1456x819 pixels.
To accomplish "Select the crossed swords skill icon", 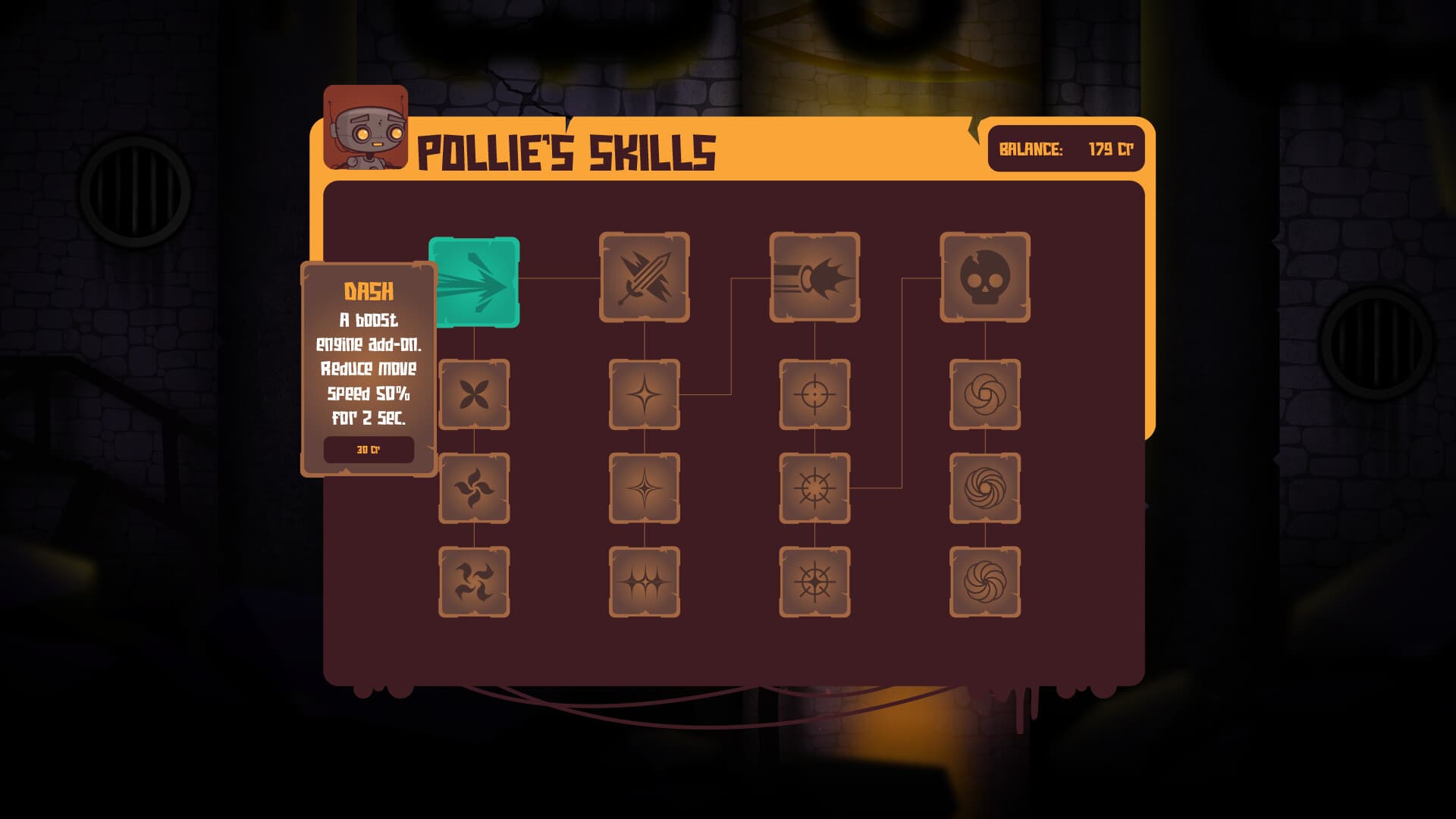I will coord(645,281).
